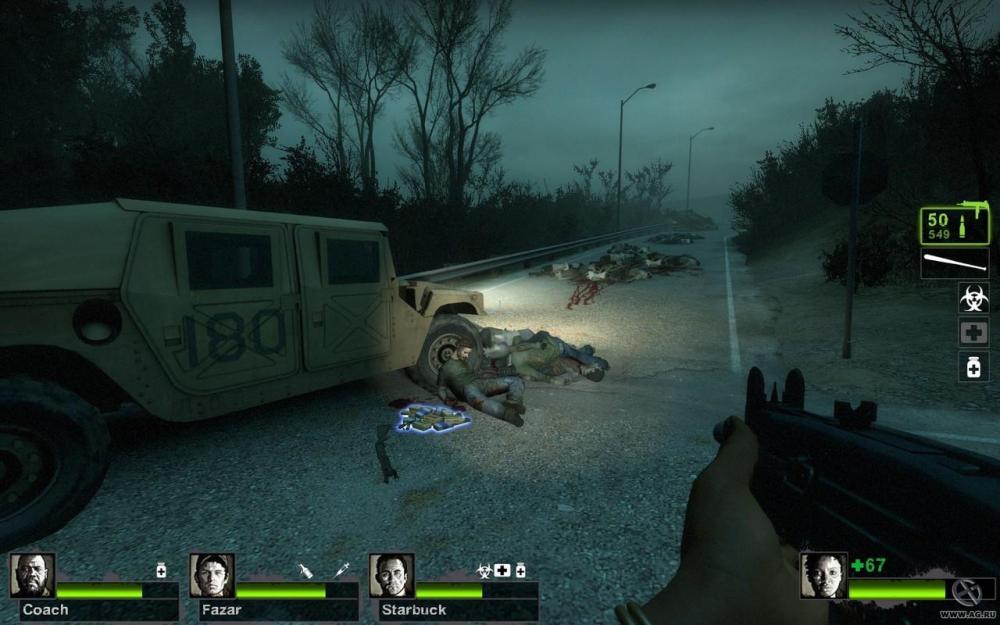The image size is (1000, 625).
Task: Click your own survivor portrait
Action: click(823, 576)
